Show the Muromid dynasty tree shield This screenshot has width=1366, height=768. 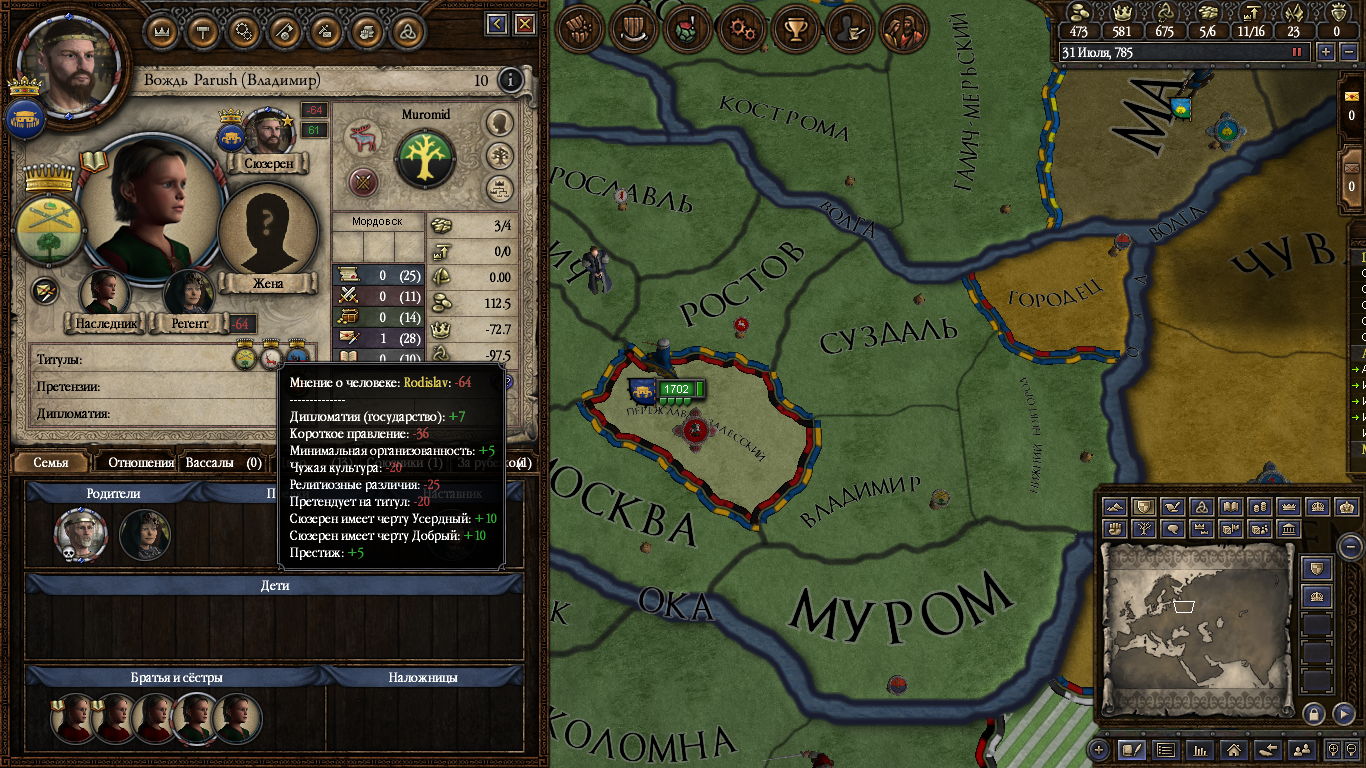pos(425,158)
